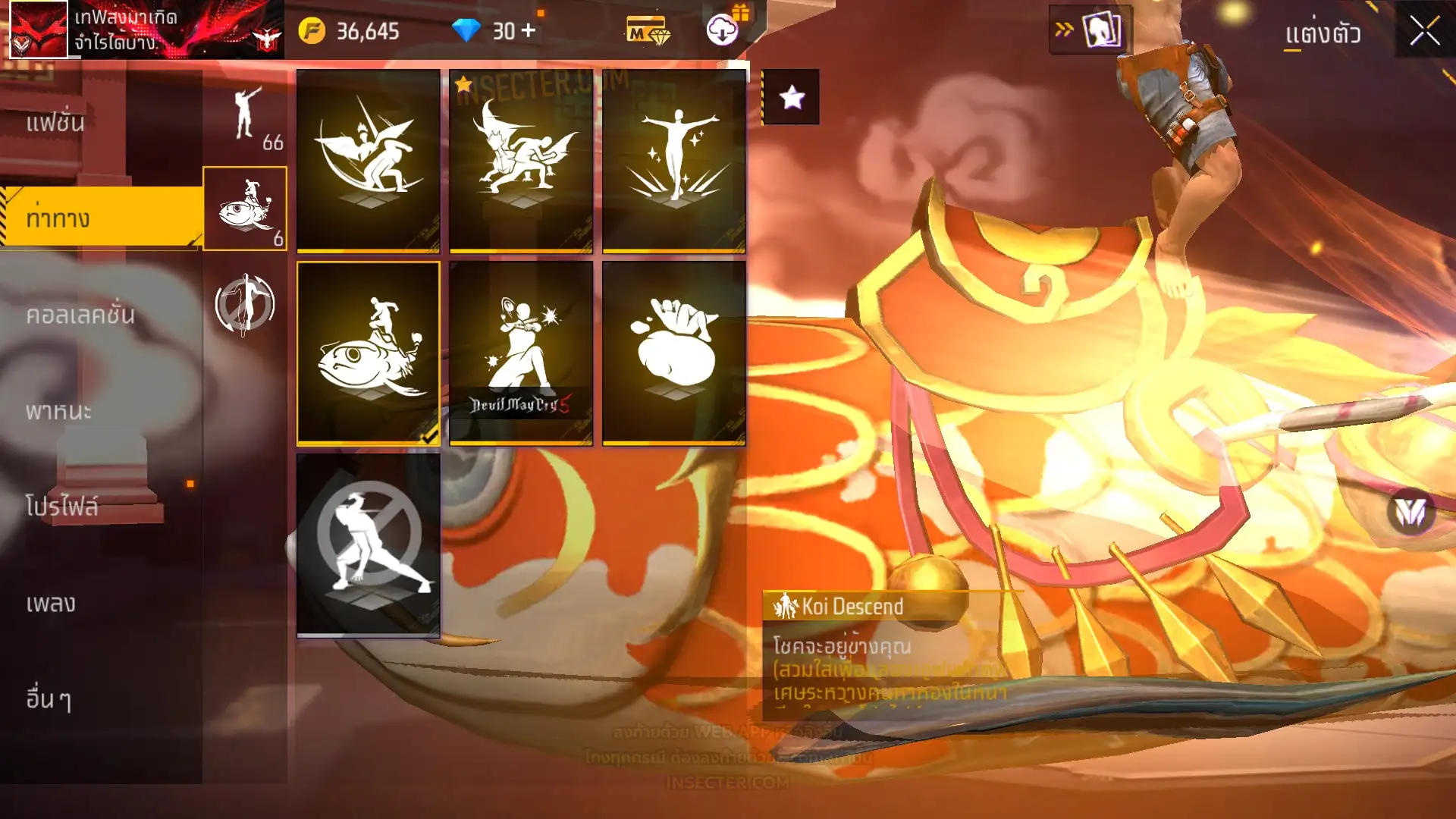Select the koi fish emote subcategory
This screenshot has width=1456, height=819.
245,209
